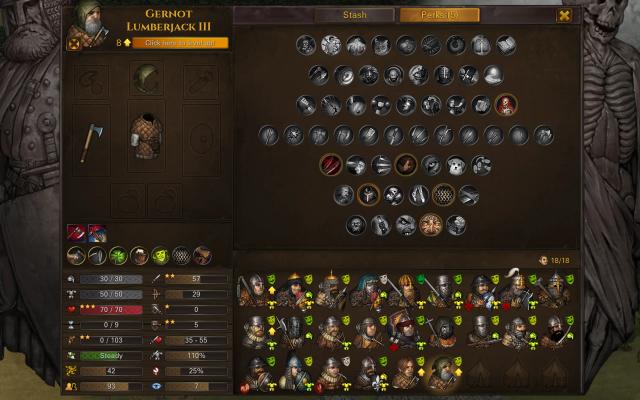The height and width of the screenshot is (400, 640).
Task: Select the white dog-face perk
Action: coord(456,164)
